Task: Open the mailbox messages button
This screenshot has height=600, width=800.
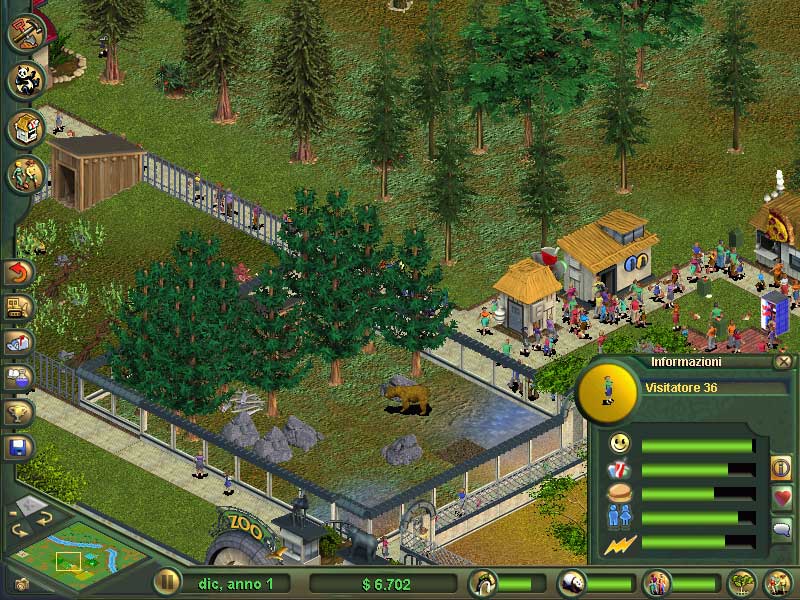Action: tap(19, 342)
